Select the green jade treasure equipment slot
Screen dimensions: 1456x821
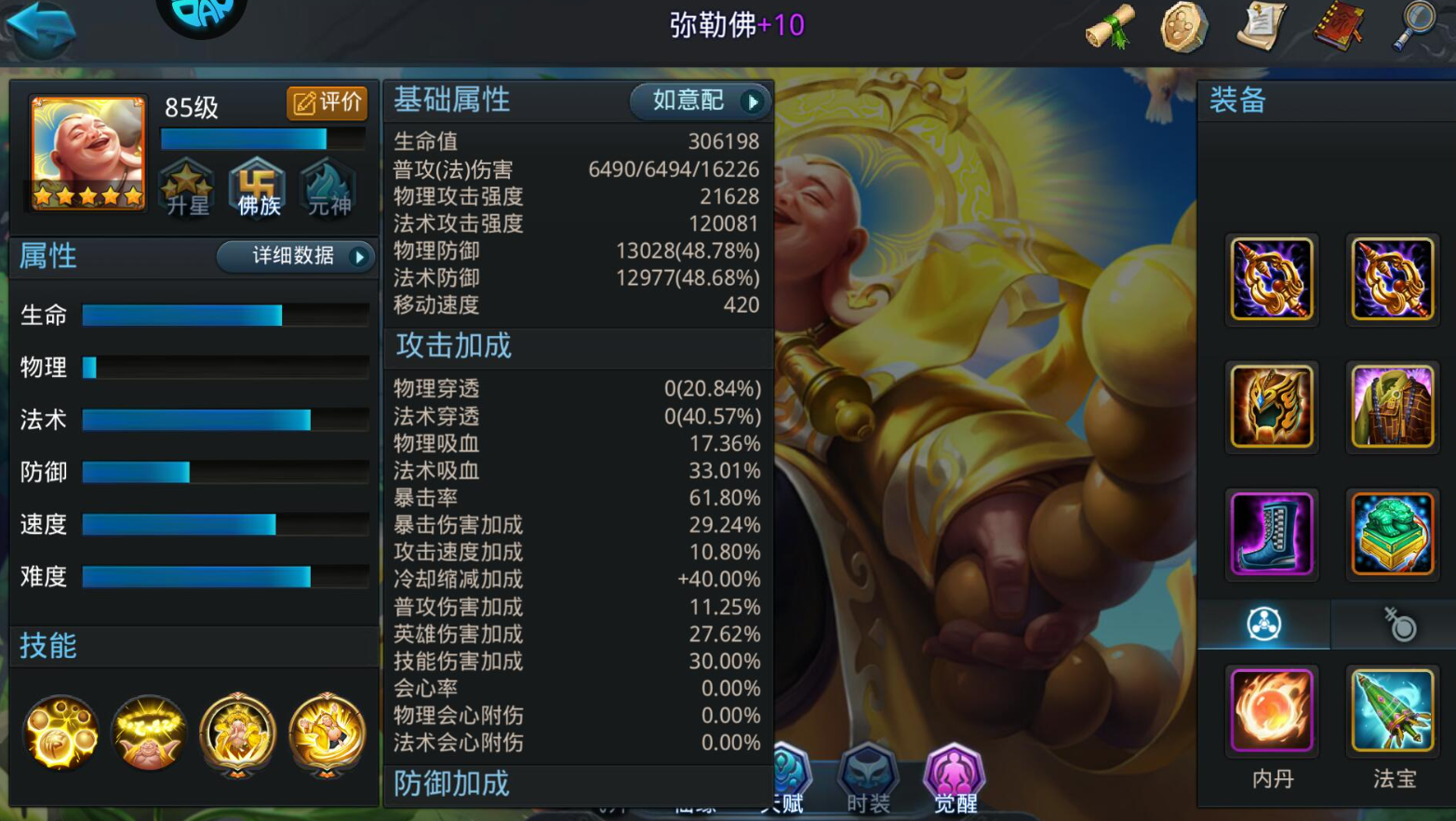tap(1393, 533)
